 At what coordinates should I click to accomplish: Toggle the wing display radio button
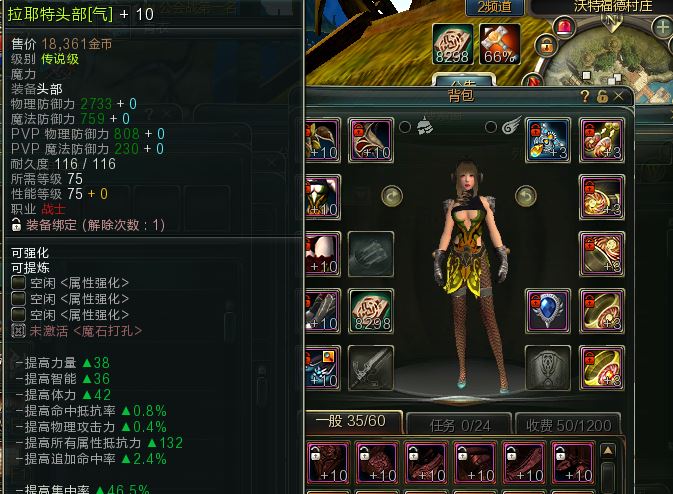[x=491, y=127]
